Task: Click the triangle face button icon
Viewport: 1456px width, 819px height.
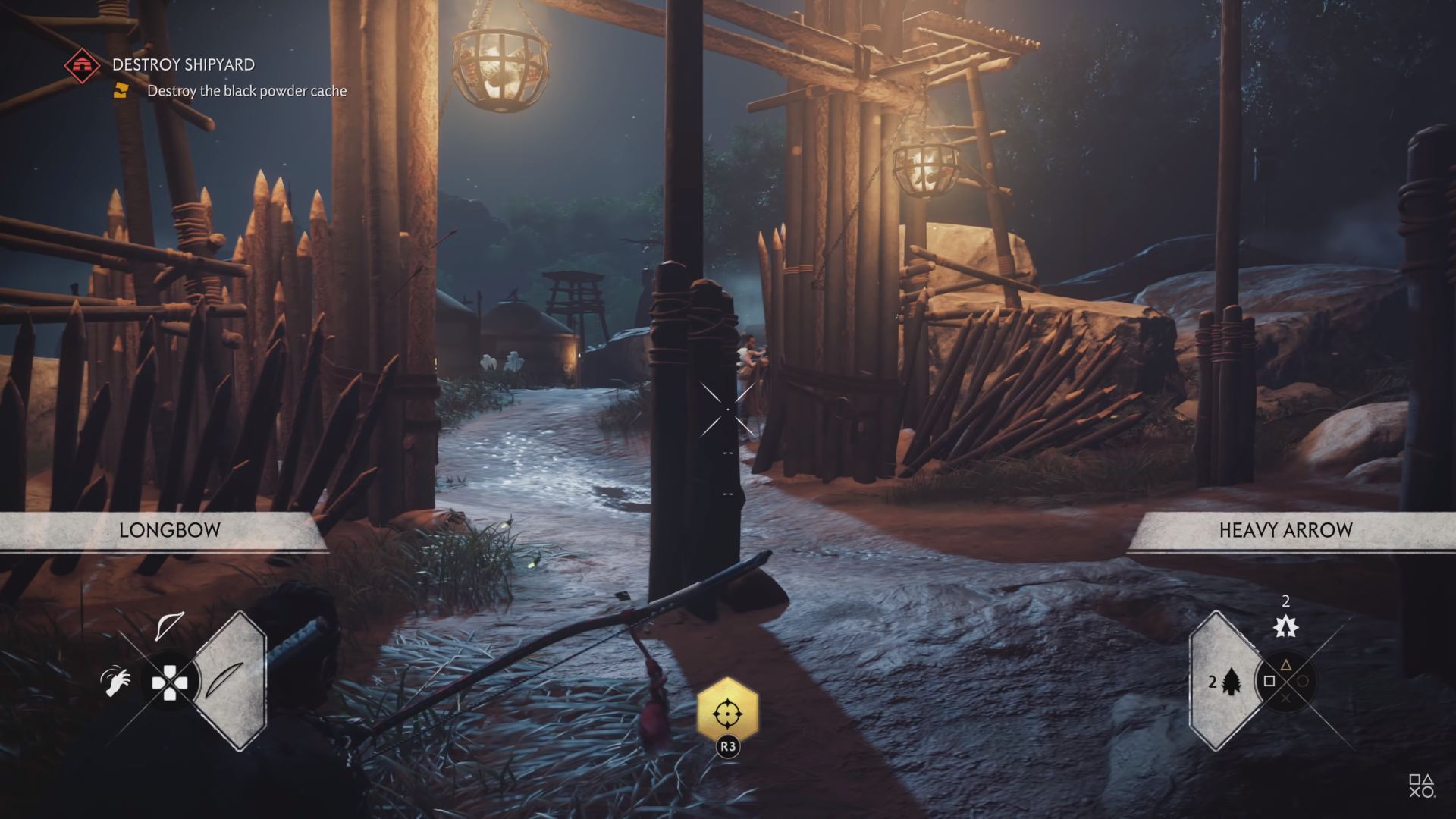Action: [1285, 665]
